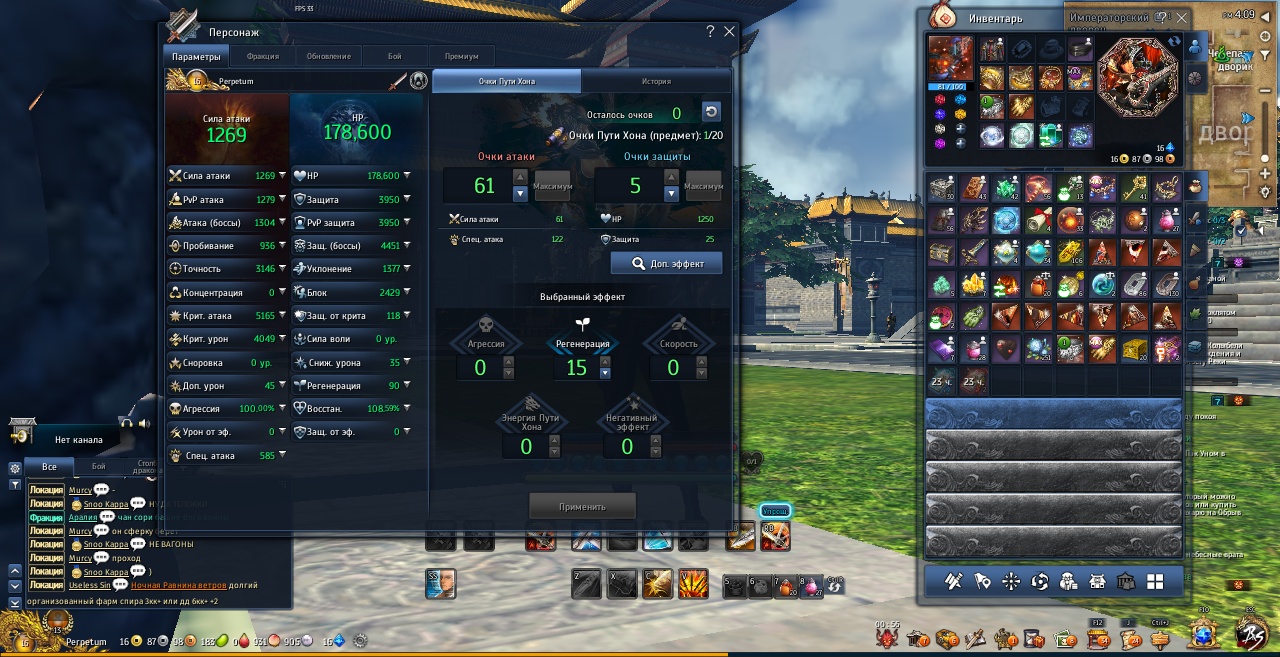Close the Инвентарь window
This screenshot has width=1280, height=657.
coord(1182,18)
